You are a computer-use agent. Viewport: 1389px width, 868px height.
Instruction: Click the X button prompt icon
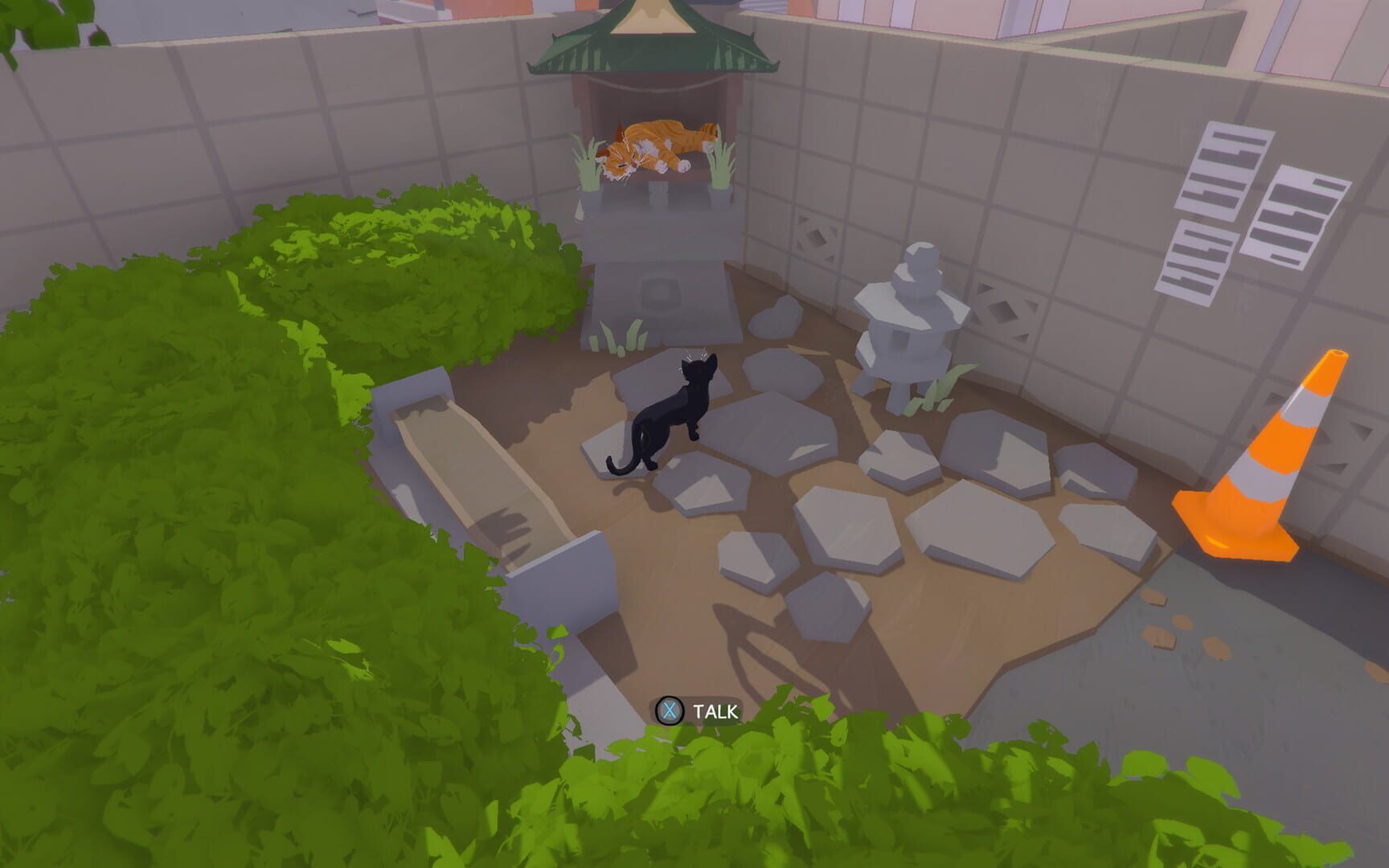[669, 710]
